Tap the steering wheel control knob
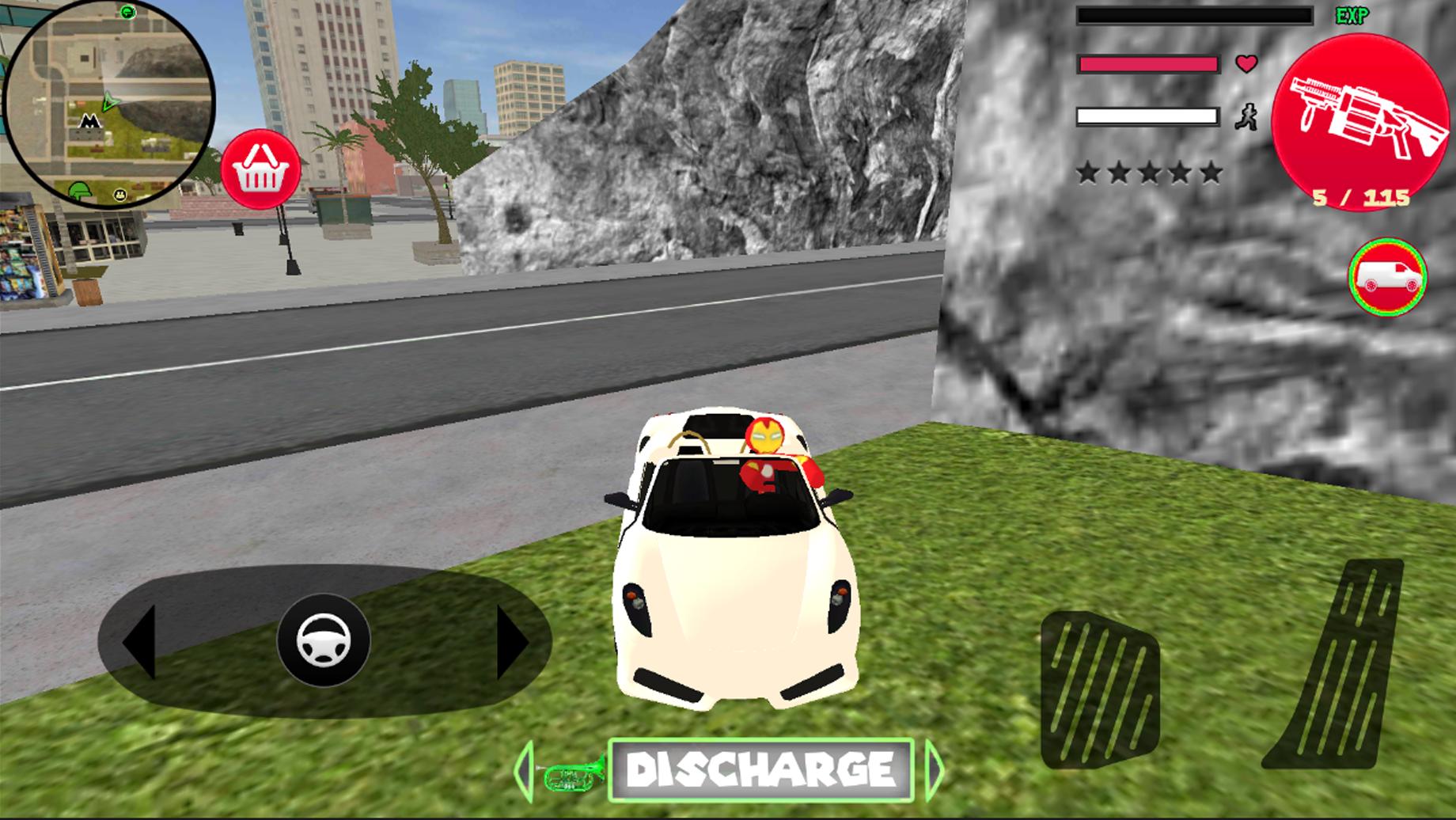The width and height of the screenshot is (1456, 820). click(324, 640)
